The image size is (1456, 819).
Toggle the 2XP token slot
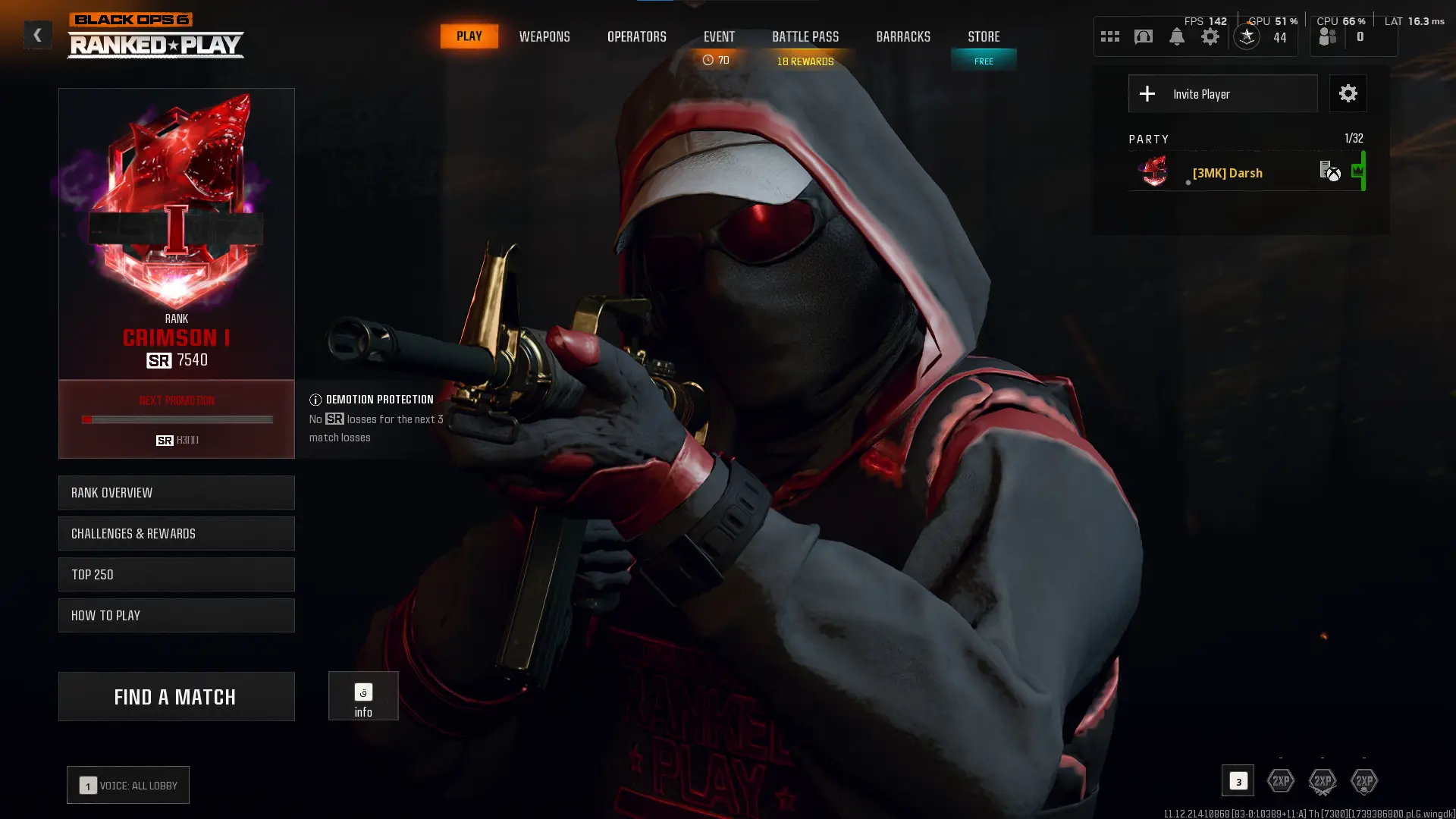1281,780
